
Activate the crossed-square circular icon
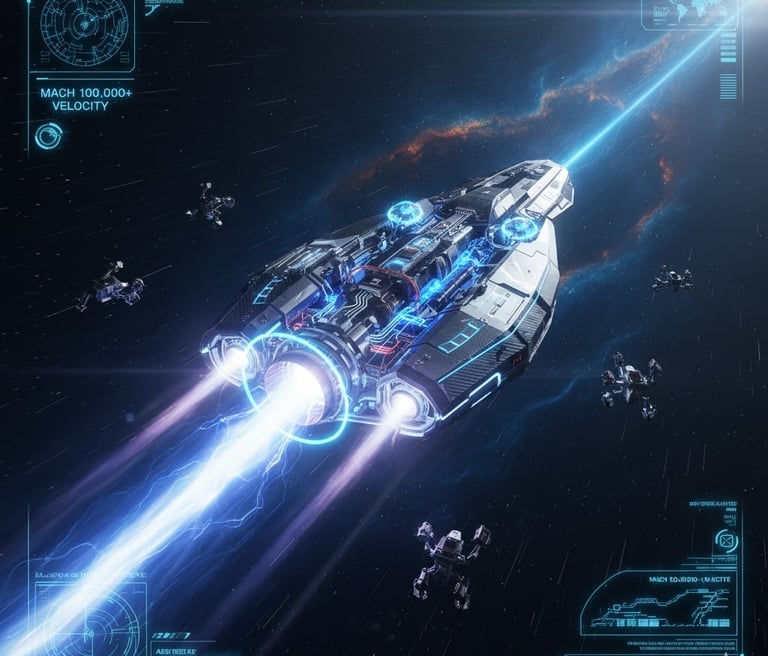click(x=727, y=541)
